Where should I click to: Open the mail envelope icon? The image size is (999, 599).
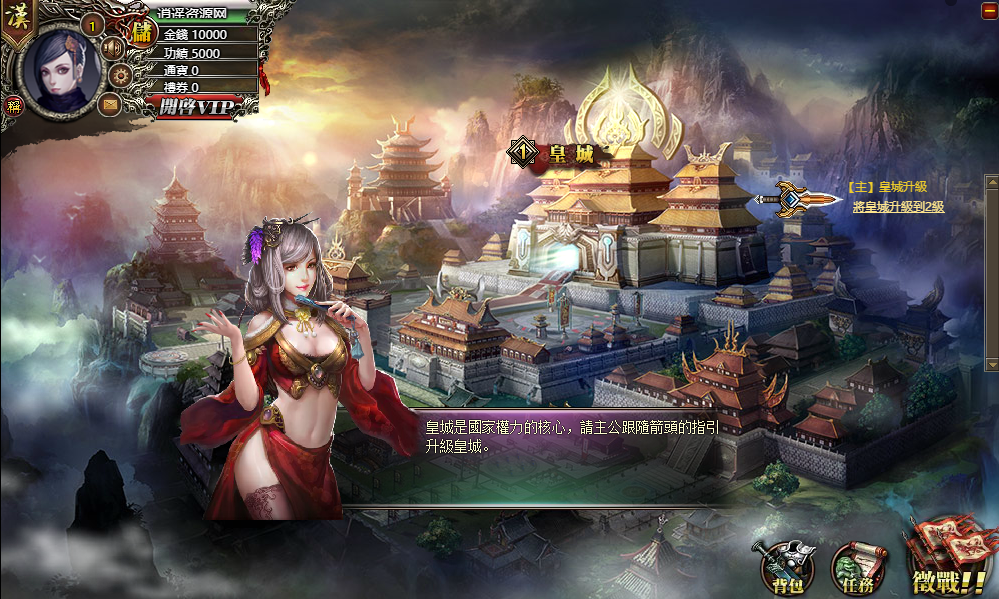[108, 102]
